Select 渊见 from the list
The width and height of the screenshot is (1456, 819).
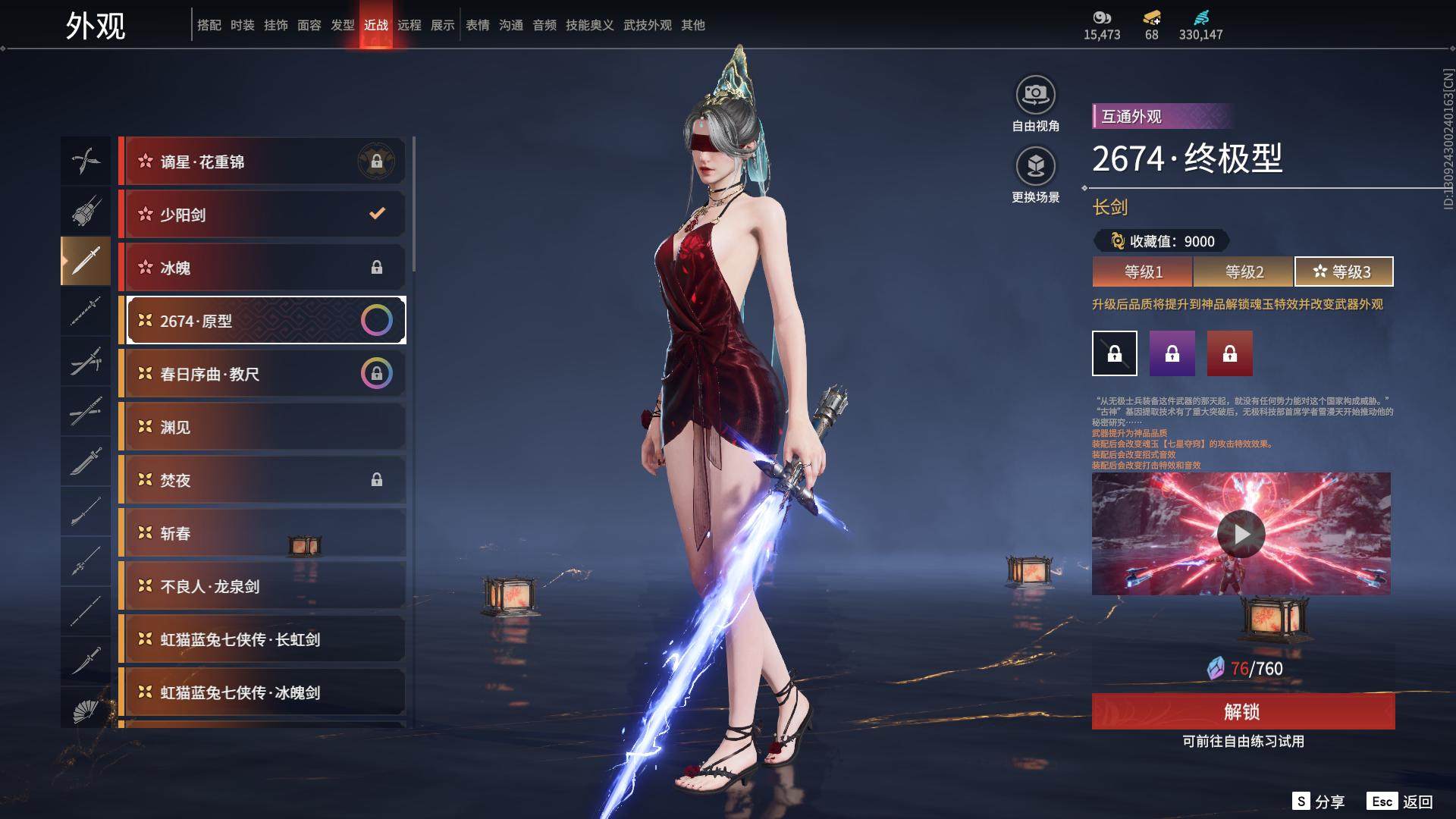point(262,427)
